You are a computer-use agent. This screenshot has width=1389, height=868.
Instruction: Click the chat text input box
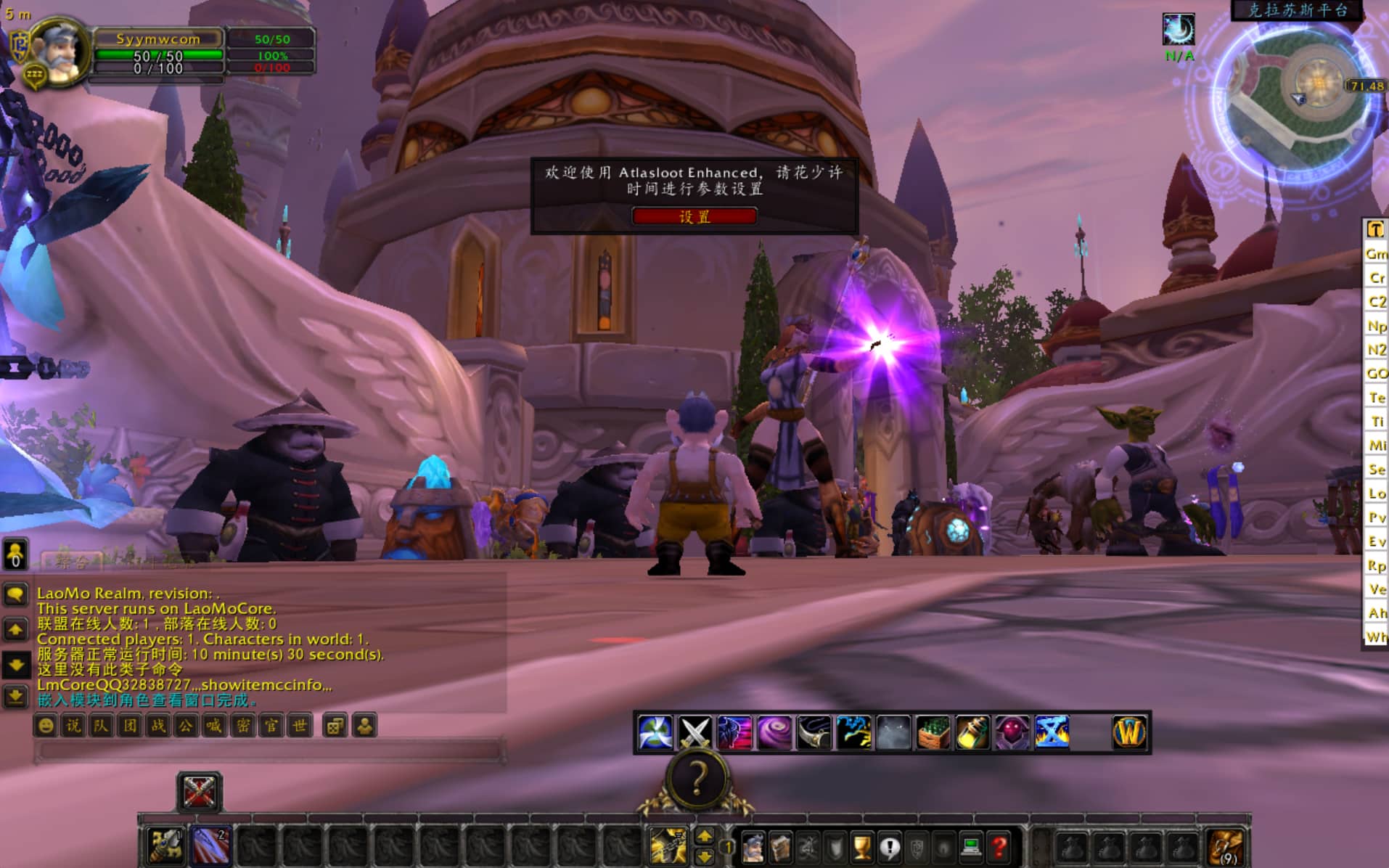pyautogui.click(x=269, y=750)
